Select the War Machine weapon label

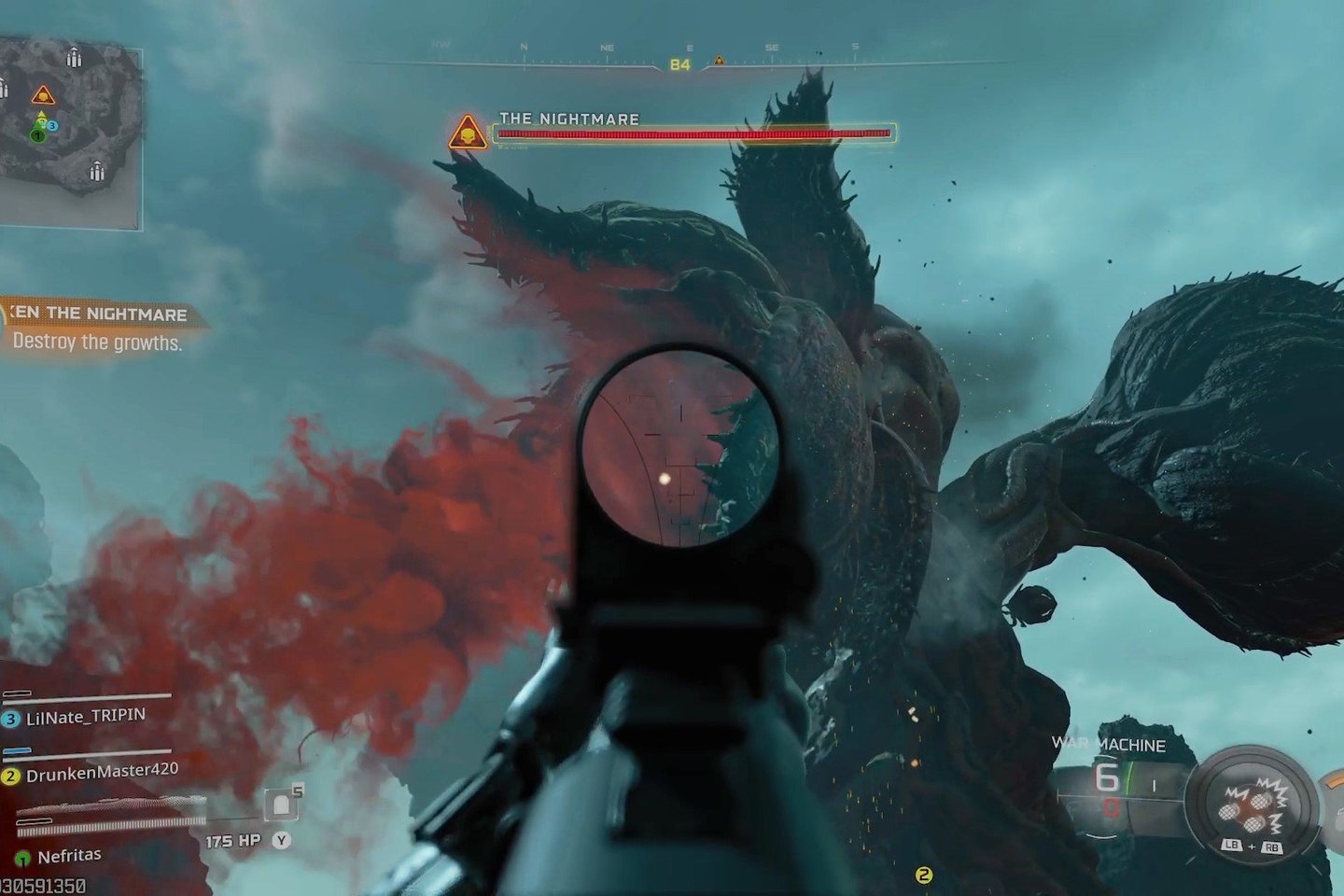click(x=1108, y=745)
